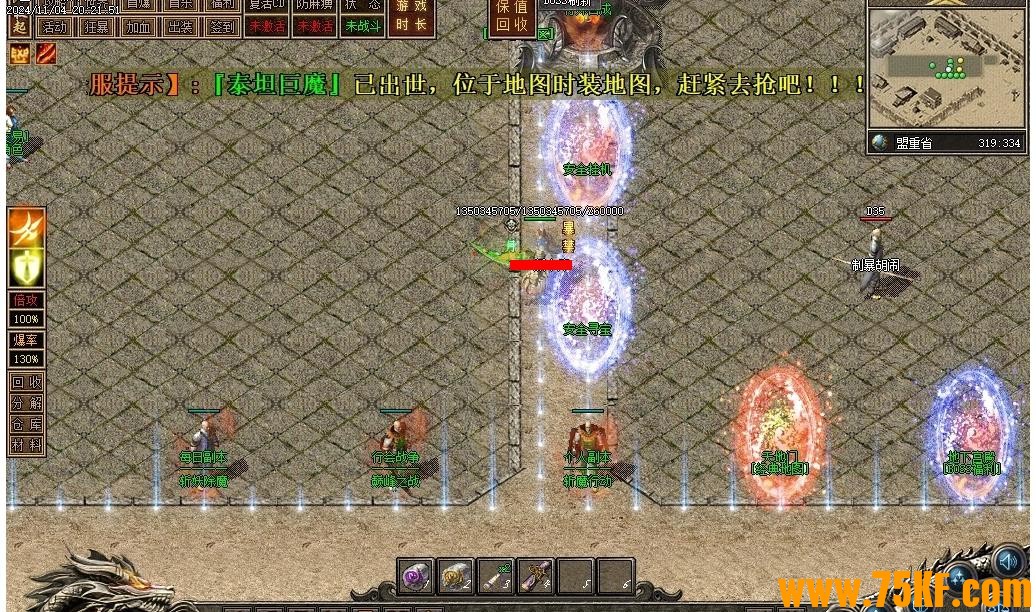Select the orange crossed-blades skill icon

[x=26, y=226]
